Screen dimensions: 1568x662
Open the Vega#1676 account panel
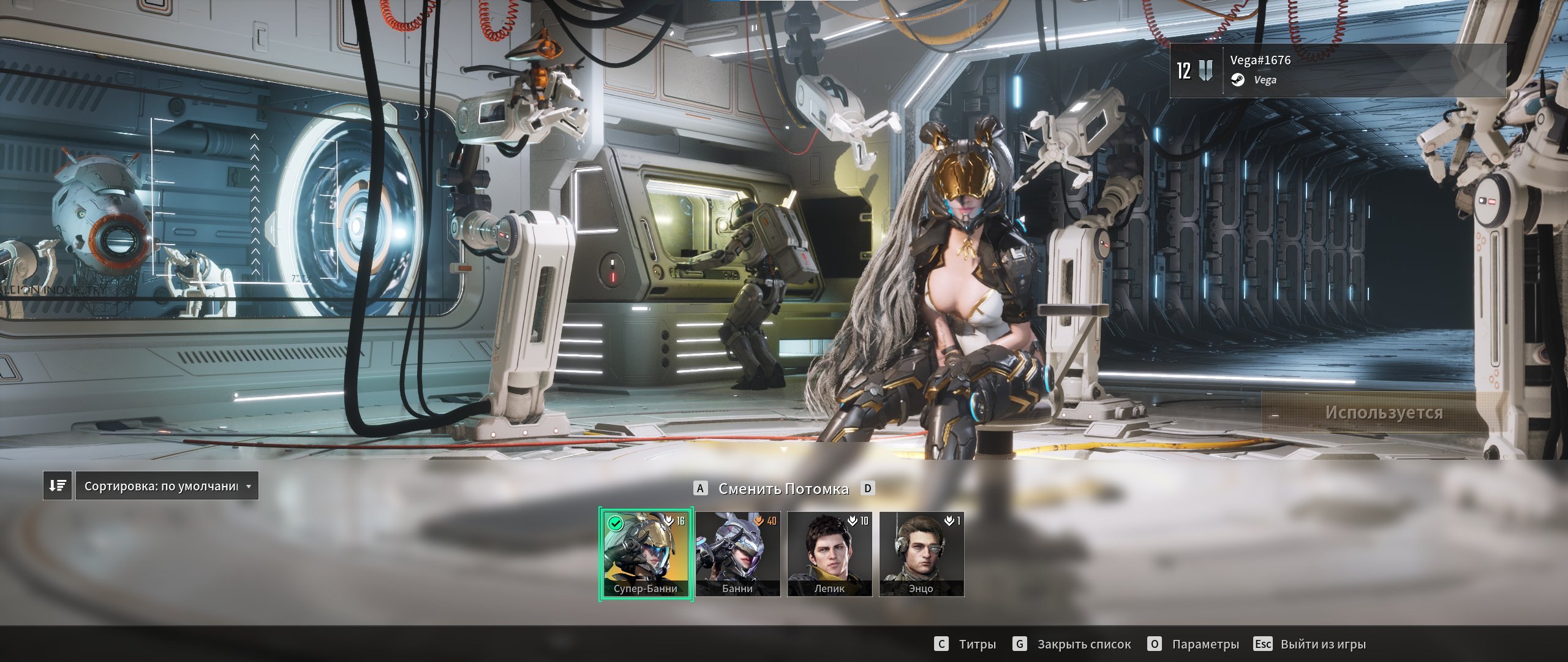[1338, 70]
